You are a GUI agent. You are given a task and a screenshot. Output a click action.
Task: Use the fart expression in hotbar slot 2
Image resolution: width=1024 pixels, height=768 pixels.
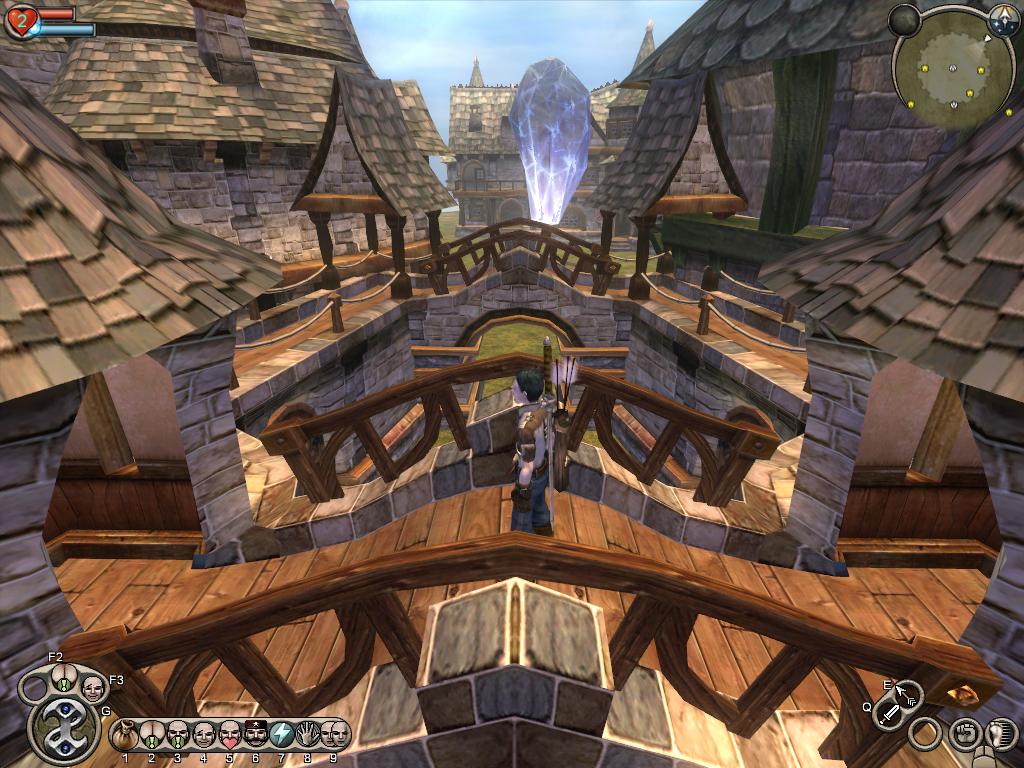pos(151,735)
